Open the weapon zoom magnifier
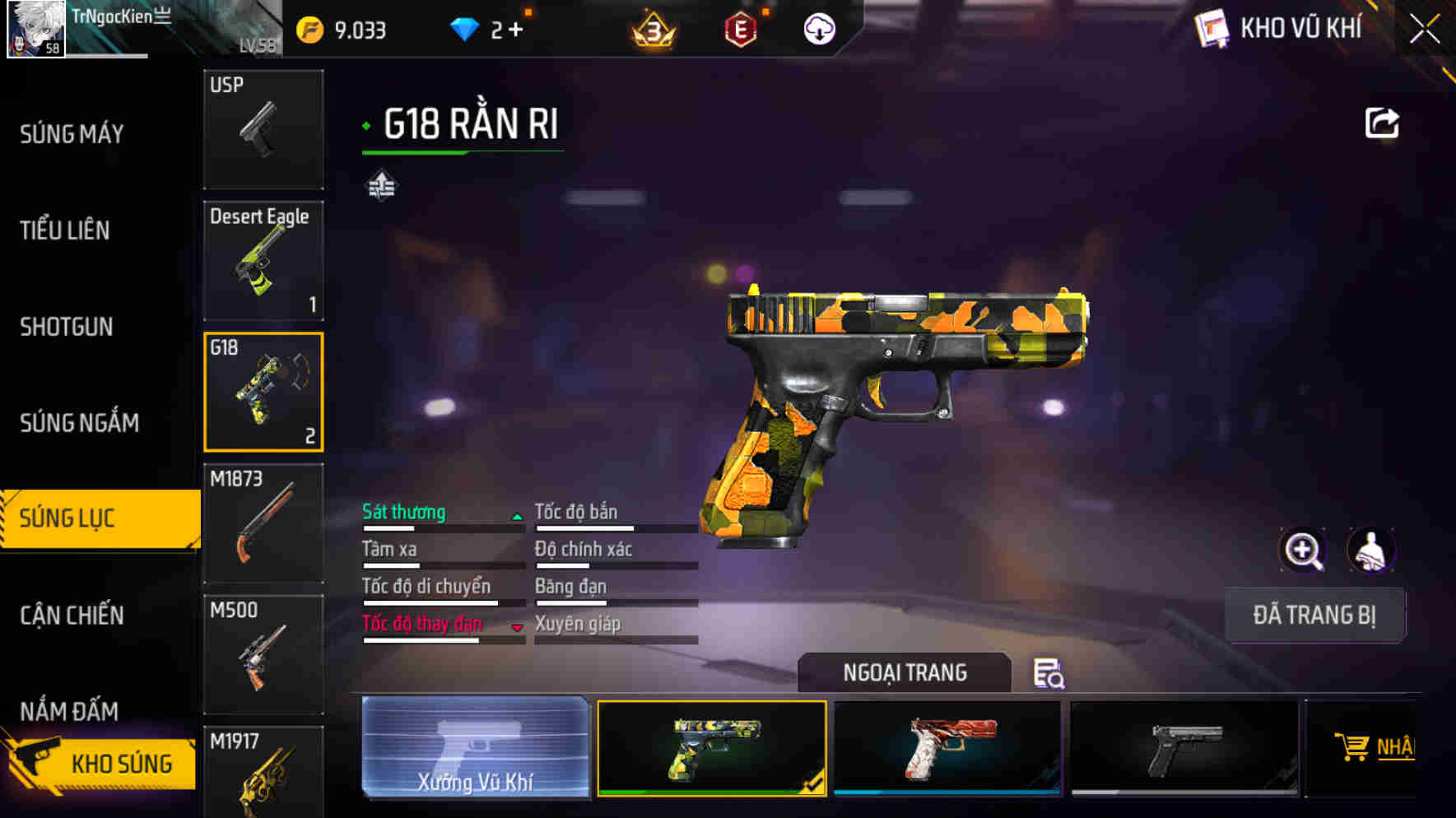The width and height of the screenshot is (1456, 818). point(1304,550)
